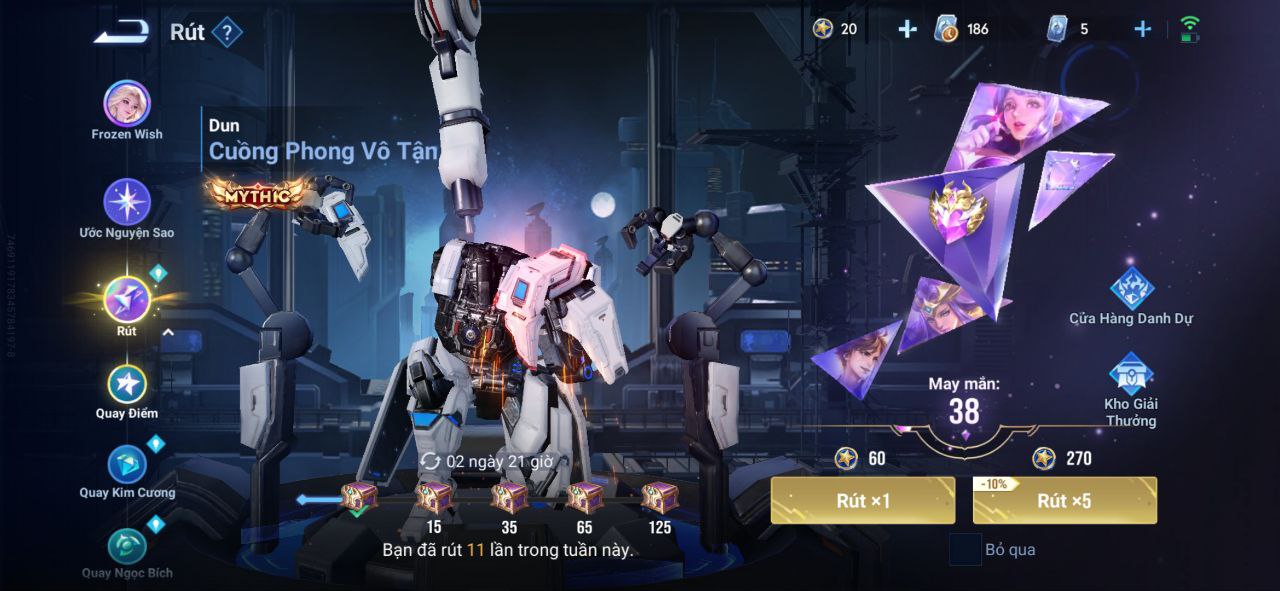Draw once with Rút ×1

tap(862, 500)
